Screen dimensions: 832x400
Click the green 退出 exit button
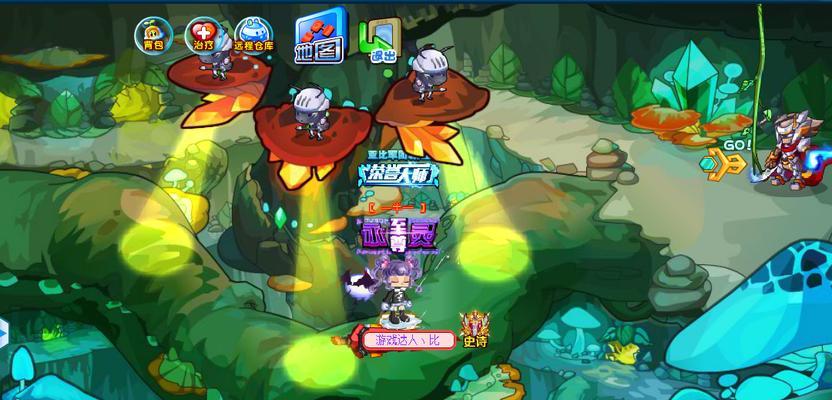click(379, 38)
